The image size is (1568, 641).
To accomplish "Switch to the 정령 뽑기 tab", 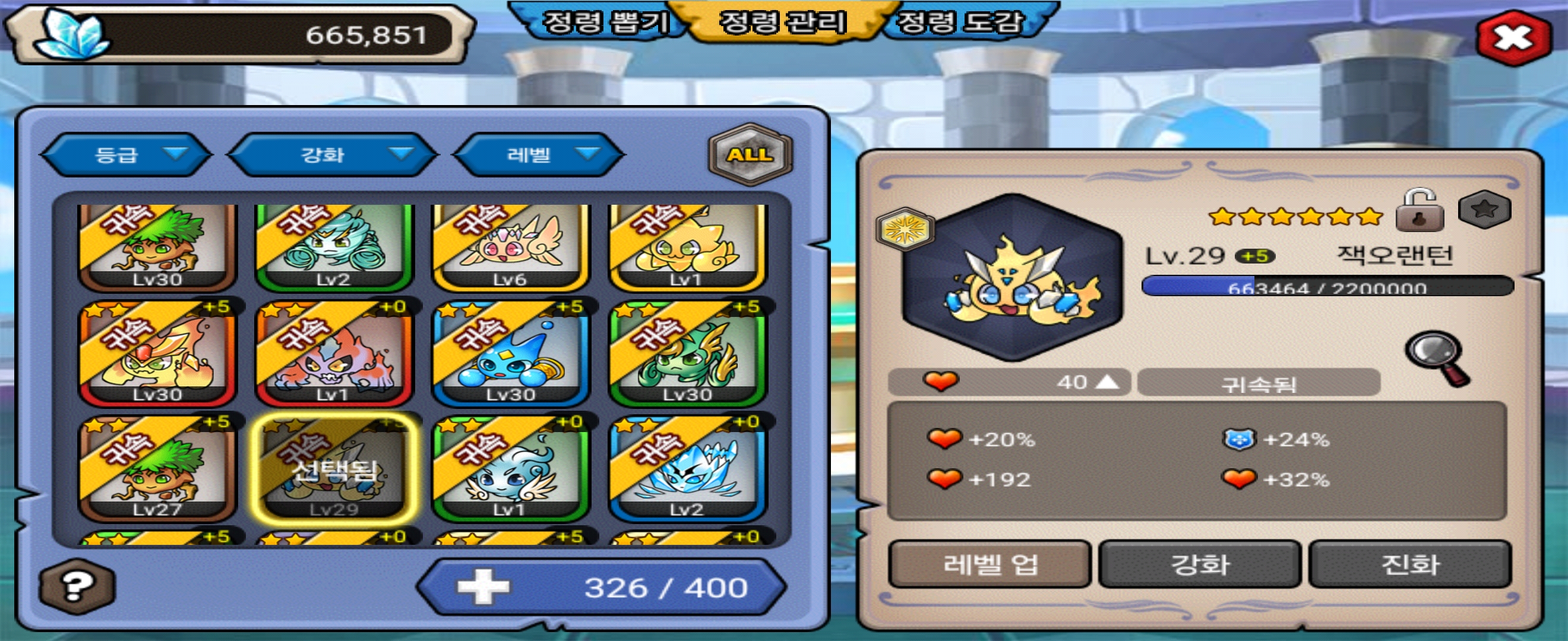I will pos(604,23).
